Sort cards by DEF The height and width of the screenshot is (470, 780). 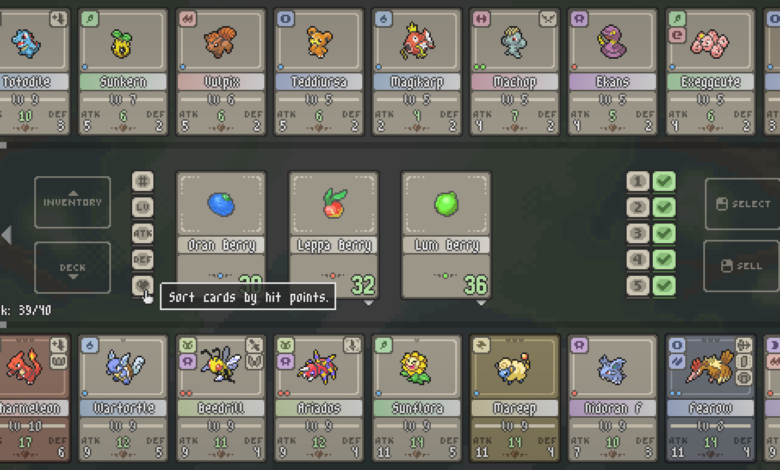143,259
